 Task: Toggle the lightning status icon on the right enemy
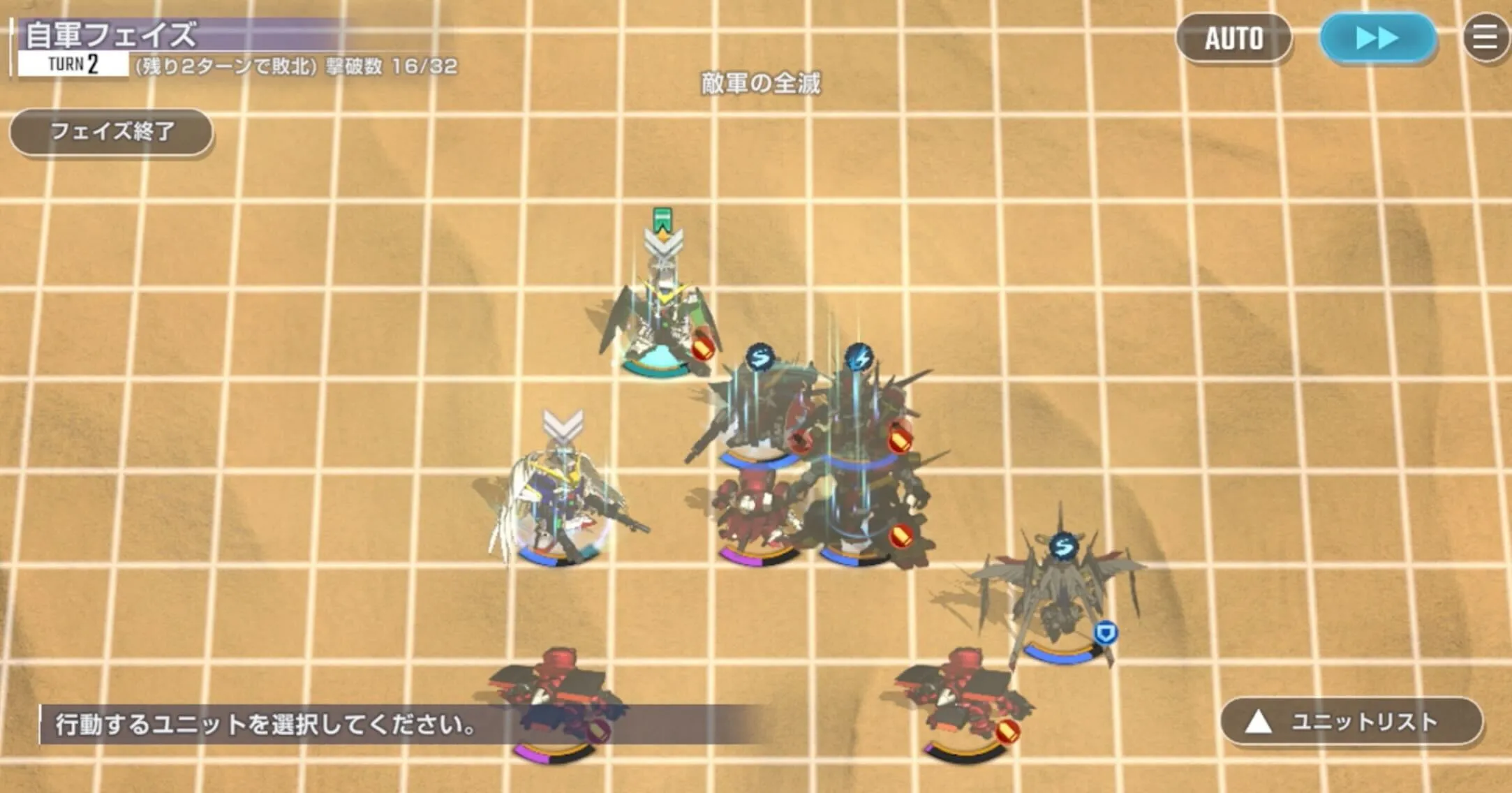coord(860,356)
